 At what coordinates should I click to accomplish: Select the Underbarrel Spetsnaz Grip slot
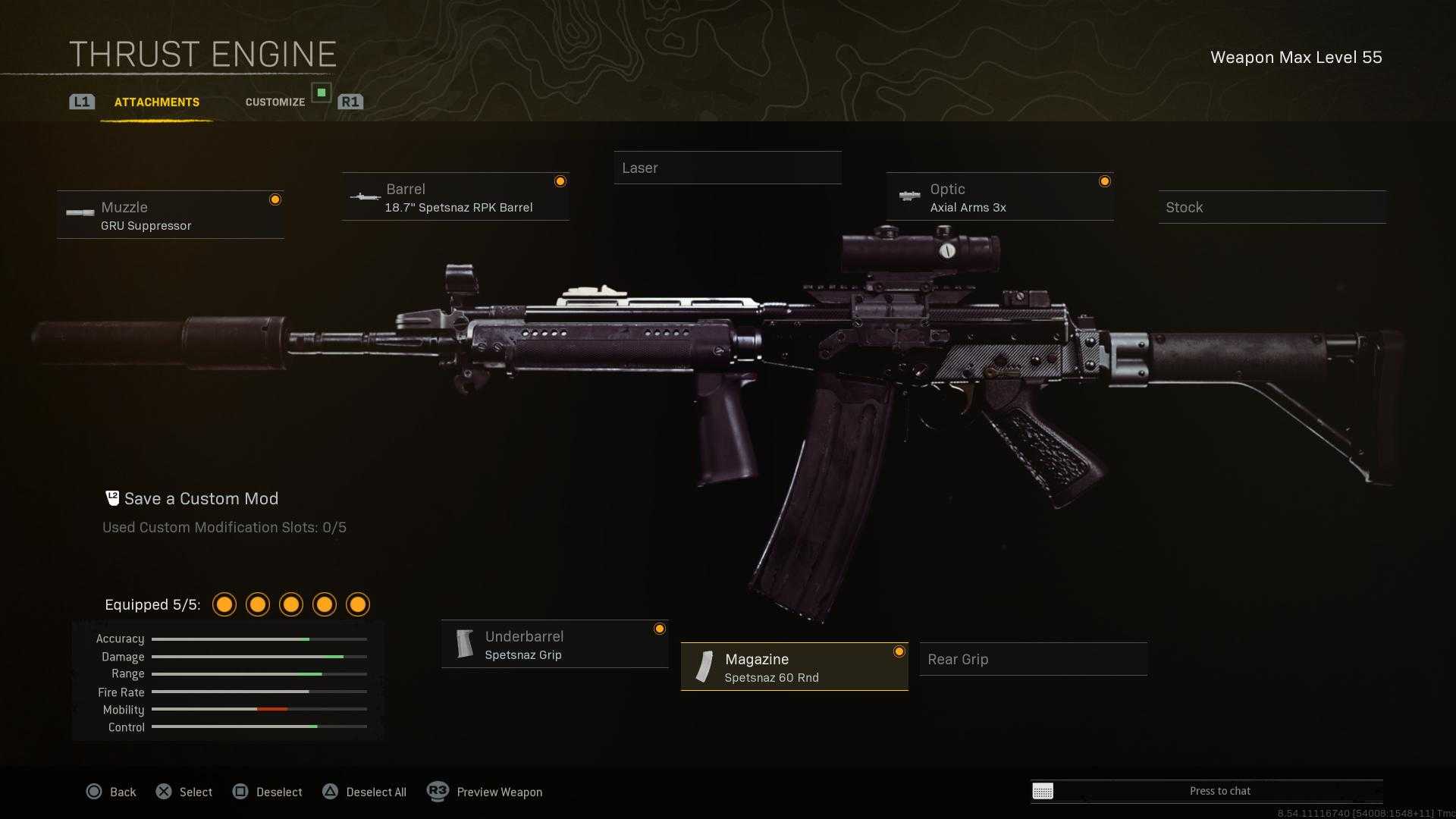click(554, 645)
